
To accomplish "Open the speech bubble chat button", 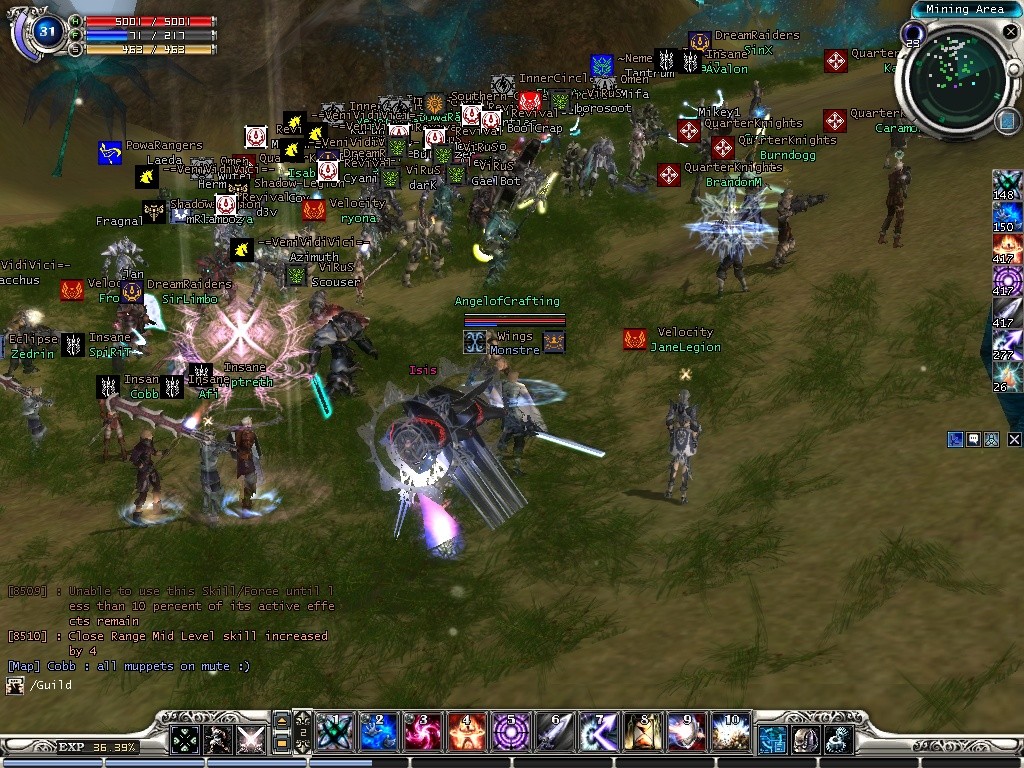I will (973, 439).
